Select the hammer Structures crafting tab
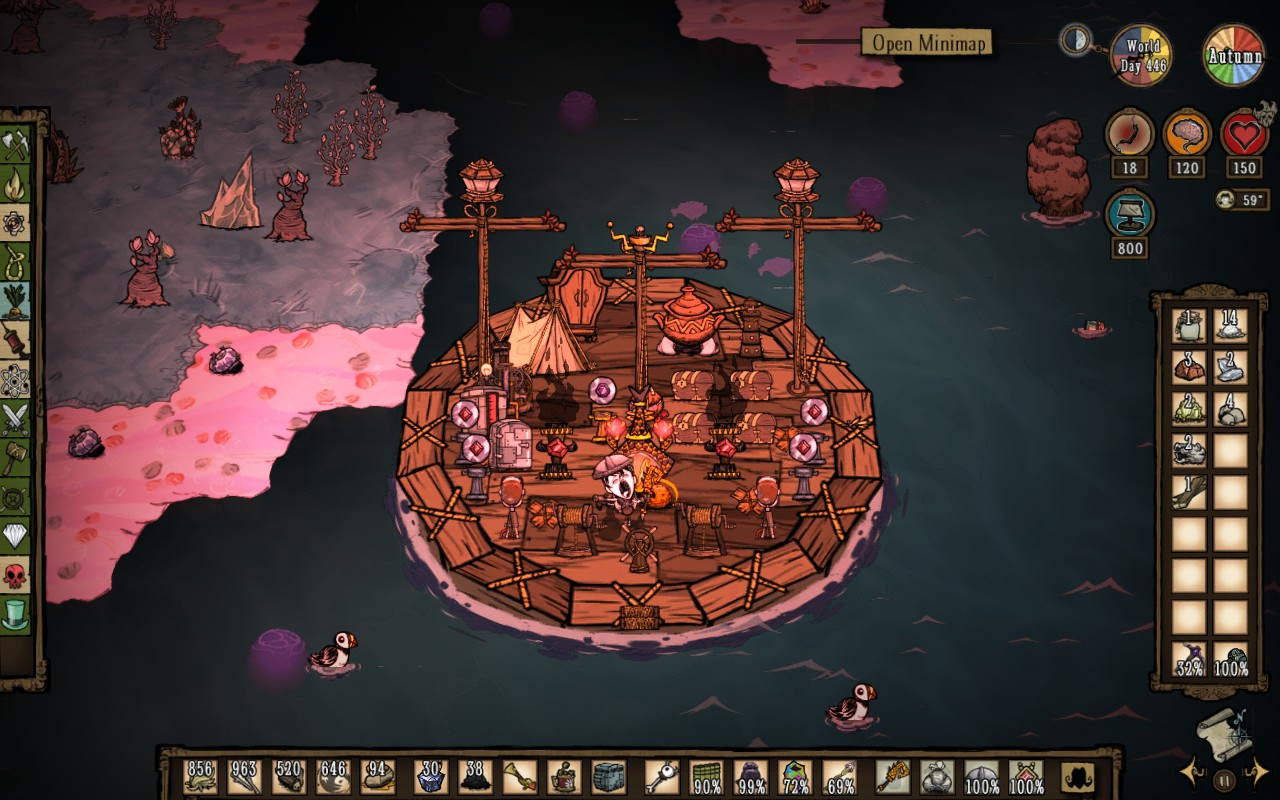 [16, 458]
